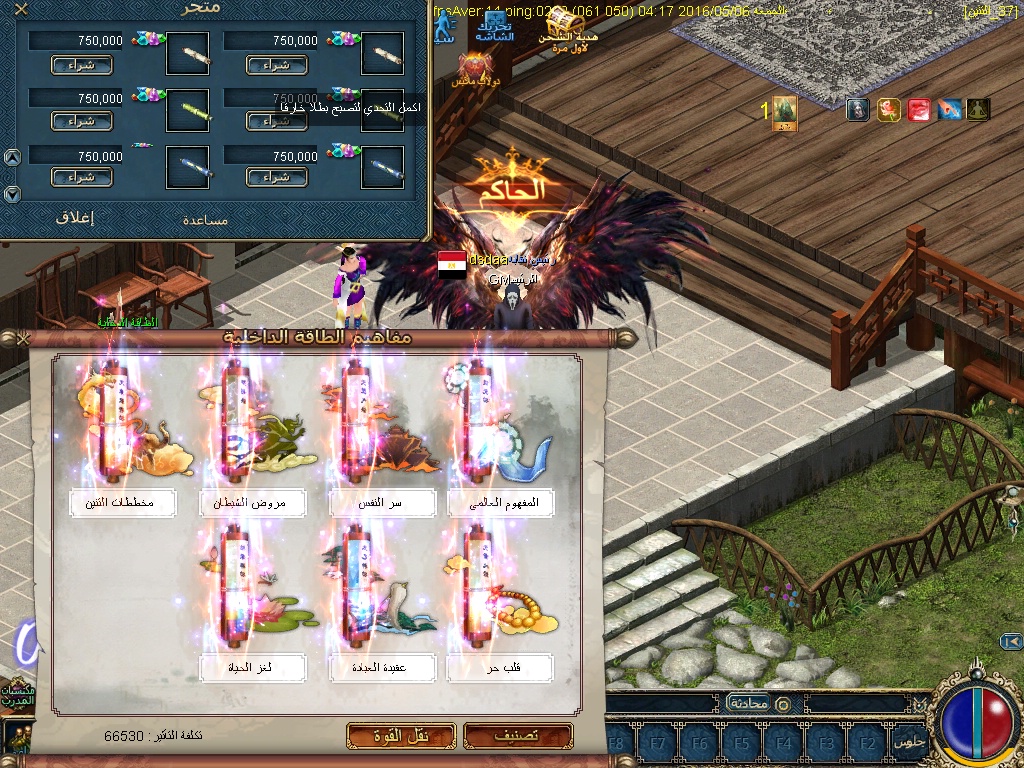Click the meditation pose status icon
1024x768 pixels.
click(977, 110)
